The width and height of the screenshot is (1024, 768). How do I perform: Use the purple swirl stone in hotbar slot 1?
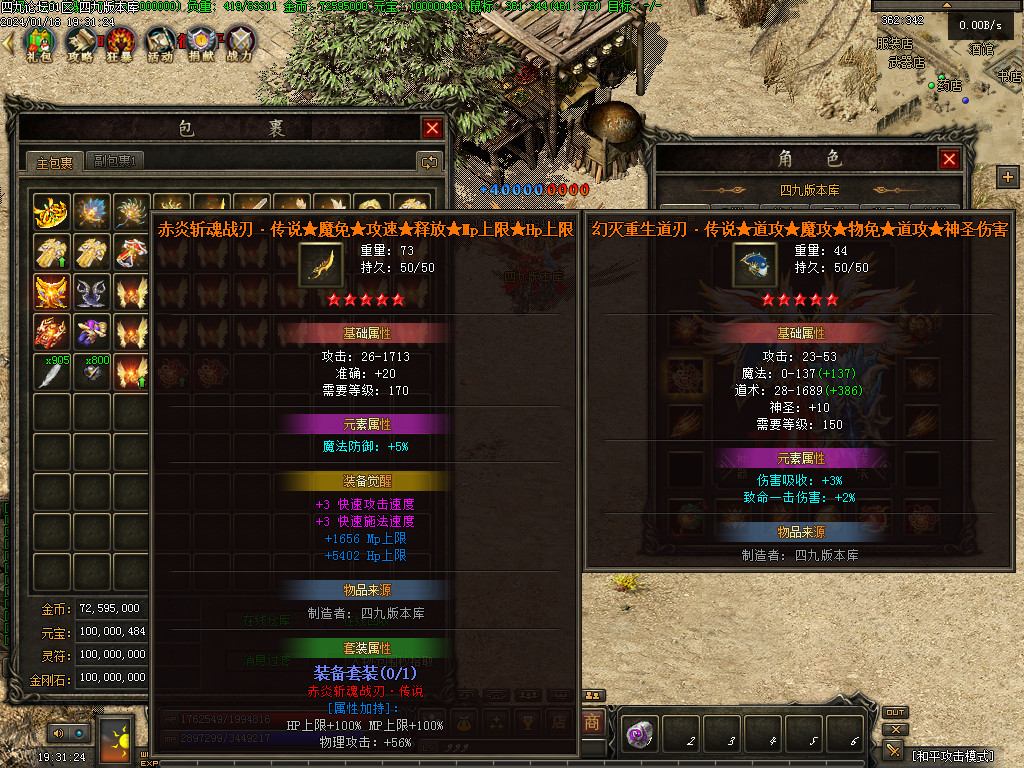pos(640,735)
